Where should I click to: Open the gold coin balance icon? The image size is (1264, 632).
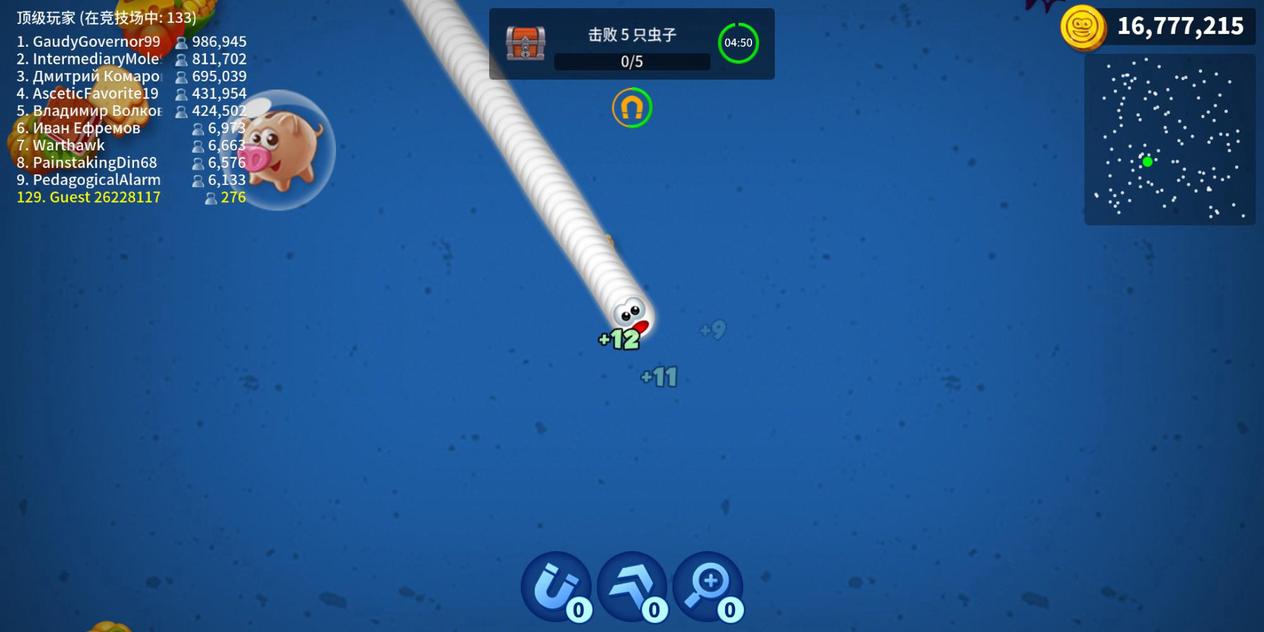click(1082, 26)
